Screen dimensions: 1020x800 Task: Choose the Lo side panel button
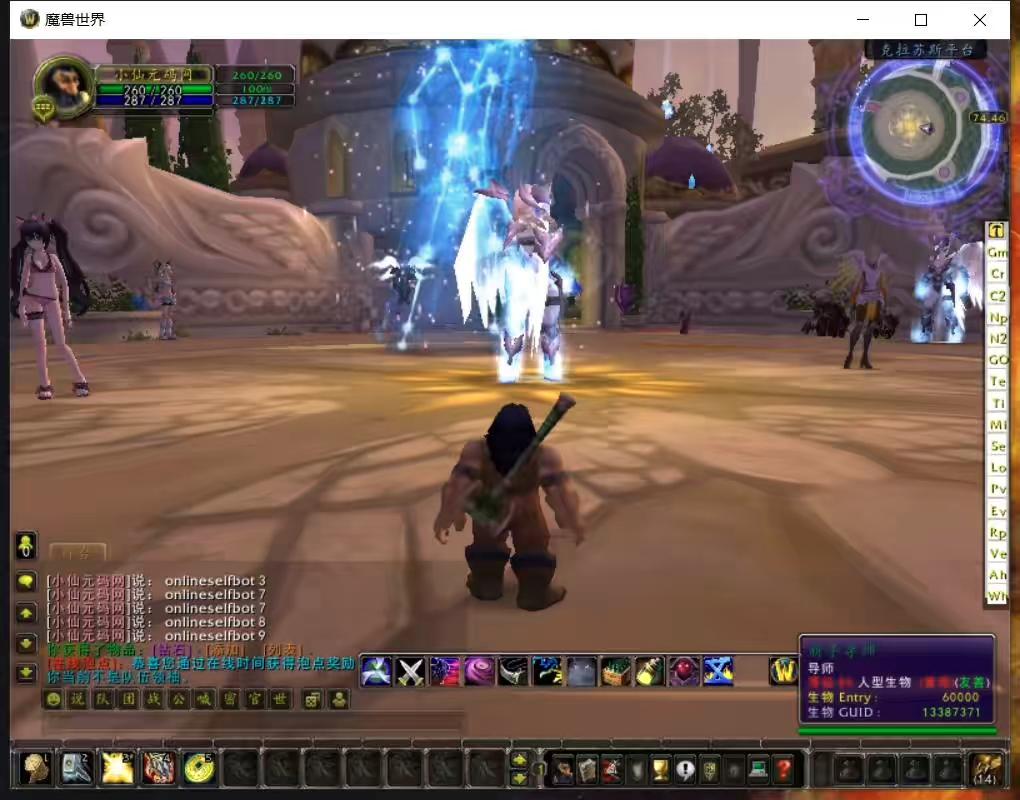point(997,468)
